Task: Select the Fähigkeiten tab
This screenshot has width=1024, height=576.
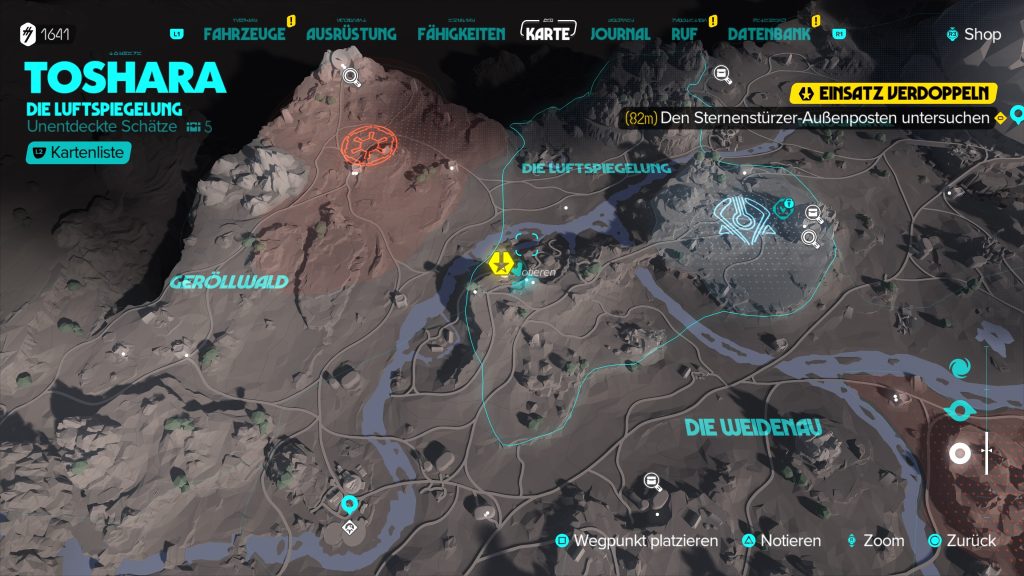Action: [462, 34]
